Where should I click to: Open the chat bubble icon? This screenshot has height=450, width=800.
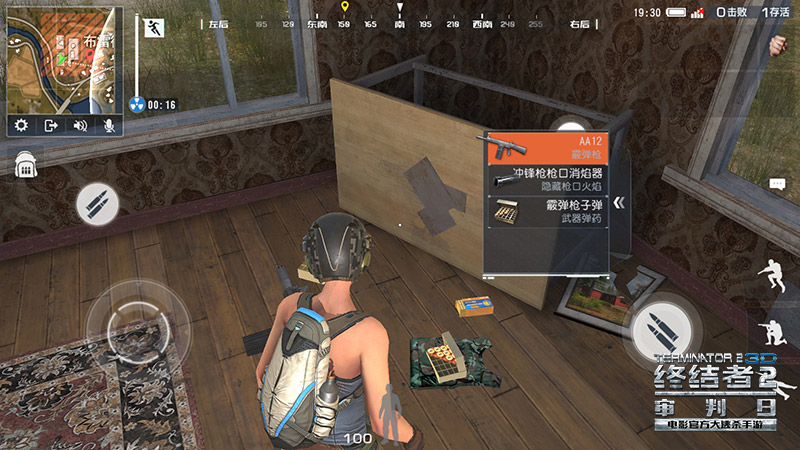click(x=778, y=184)
